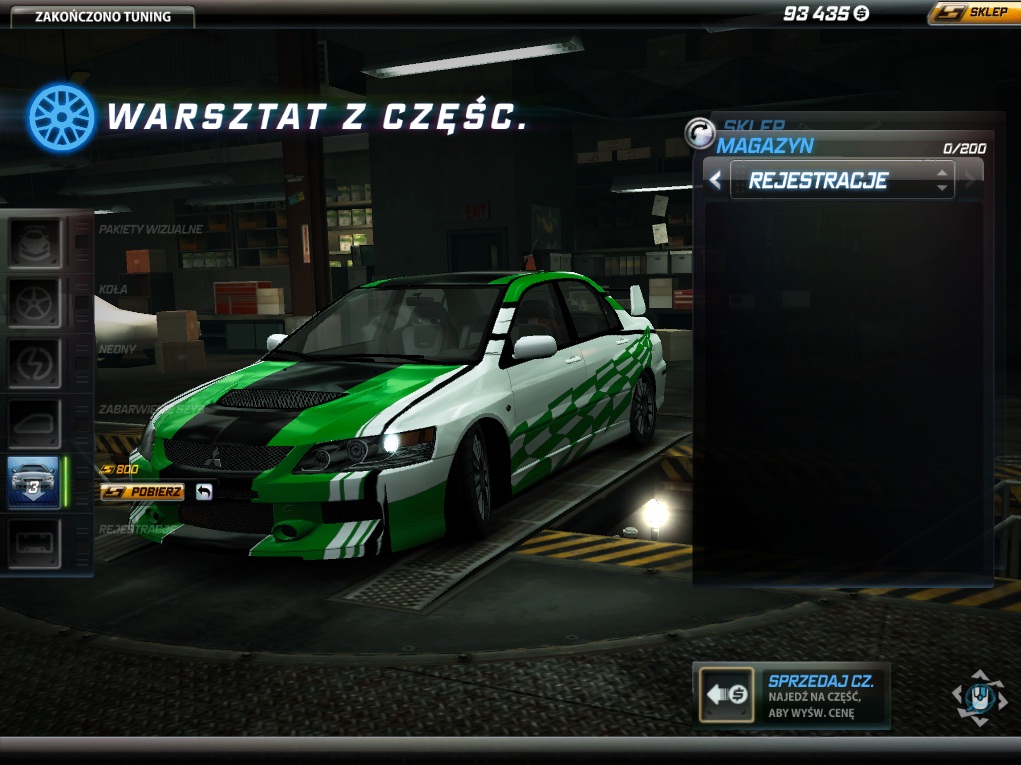Choose the Rejestracje license plate slot
The height and width of the screenshot is (765, 1021).
(36, 543)
